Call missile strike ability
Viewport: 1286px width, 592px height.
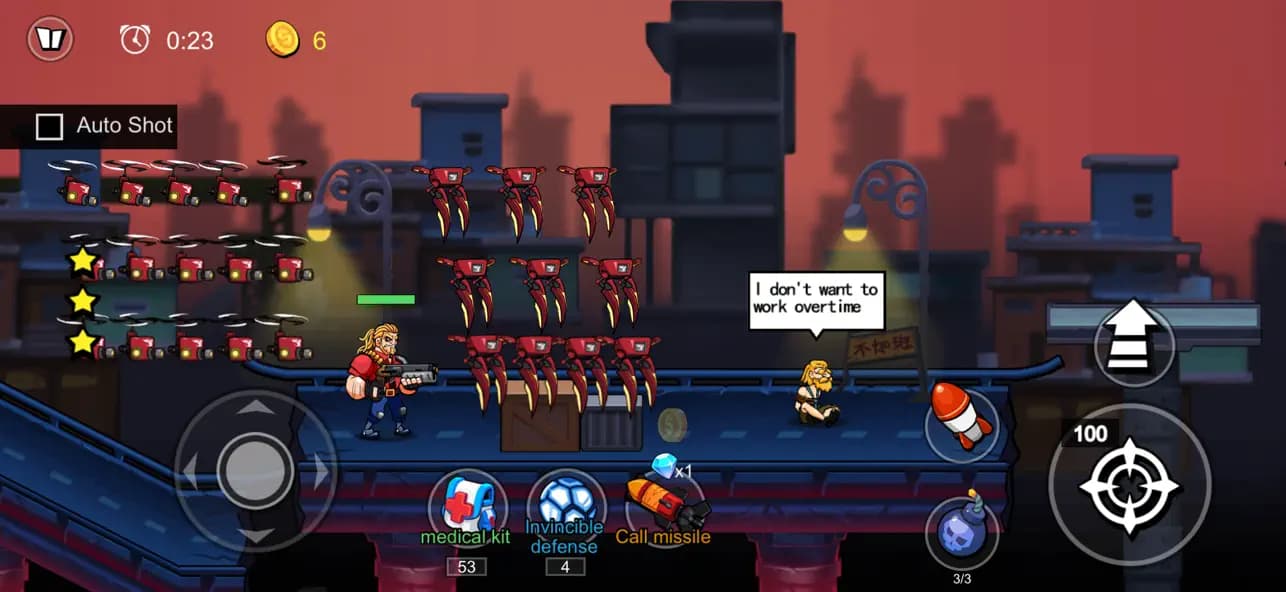click(664, 505)
